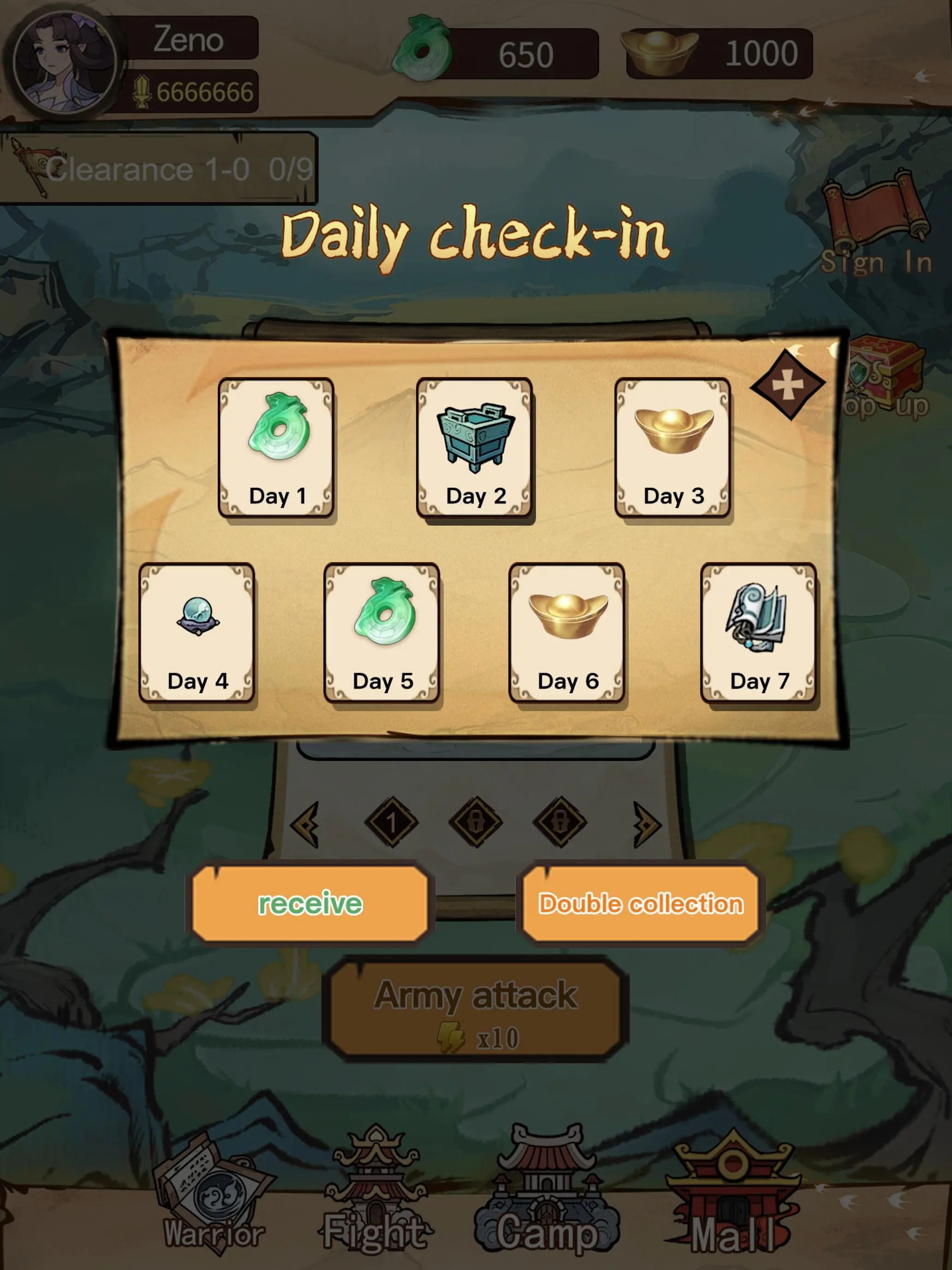Screen dimensions: 952x1270
Task: Activate Double collection
Action: (641, 903)
